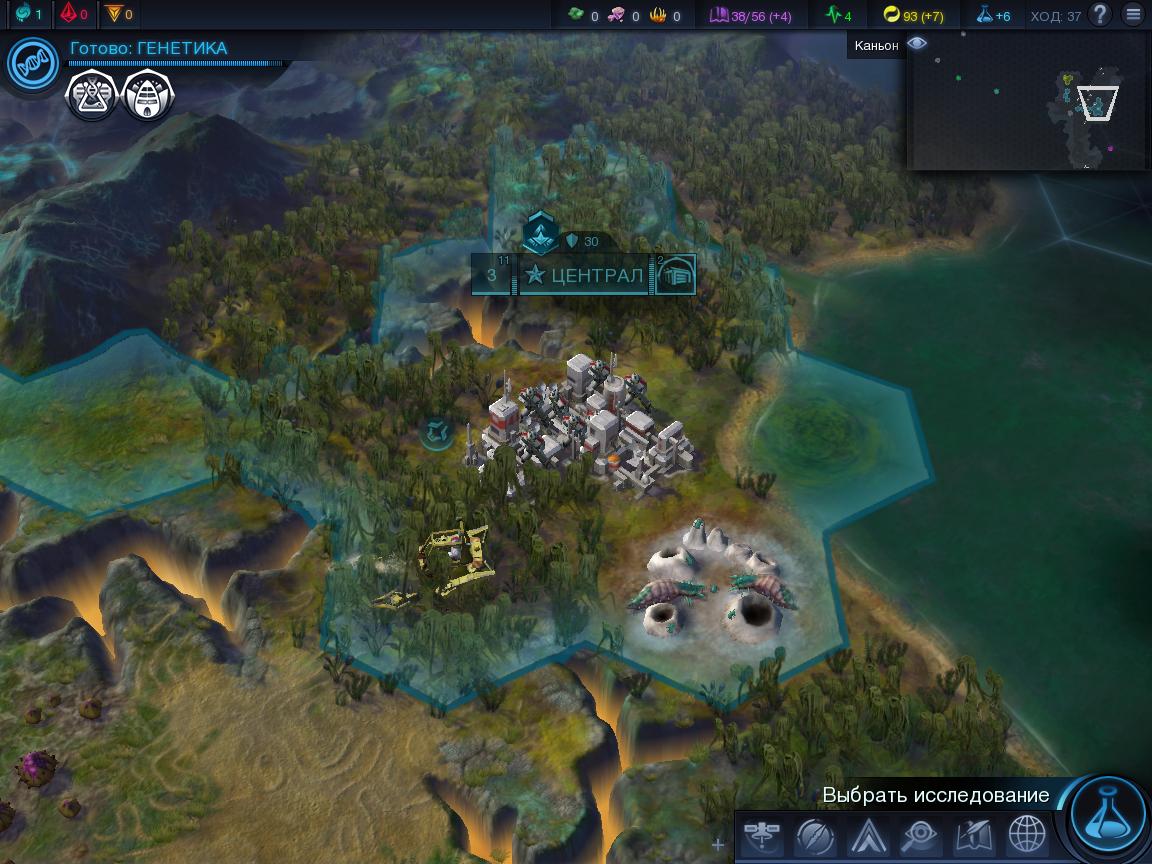Open the covert operations eye icon
This screenshot has width=1152, height=864.
pos(918,835)
